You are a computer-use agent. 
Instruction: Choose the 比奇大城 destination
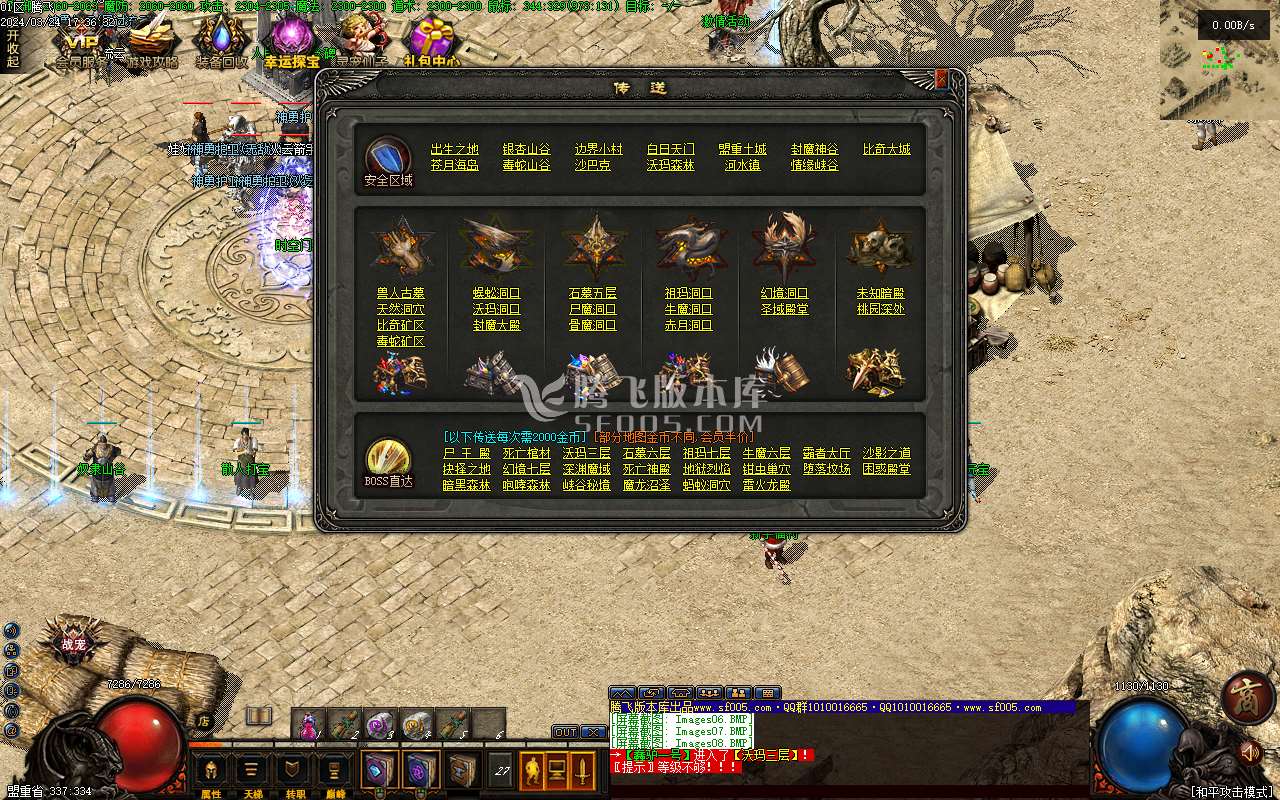click(x=886, y=149)
